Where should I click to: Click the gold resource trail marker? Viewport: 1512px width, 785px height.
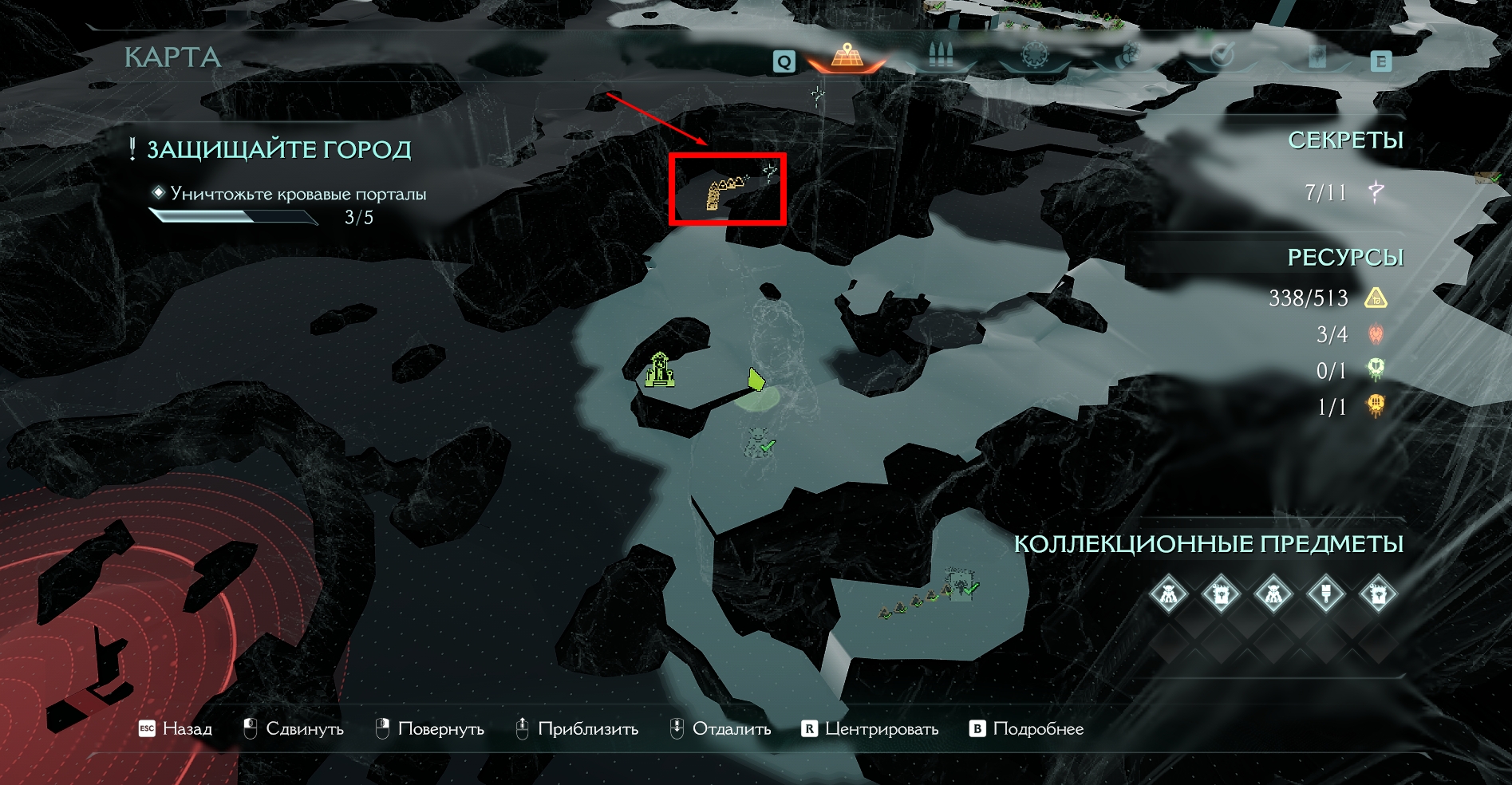pyautogui.click(x=722, y=192)
